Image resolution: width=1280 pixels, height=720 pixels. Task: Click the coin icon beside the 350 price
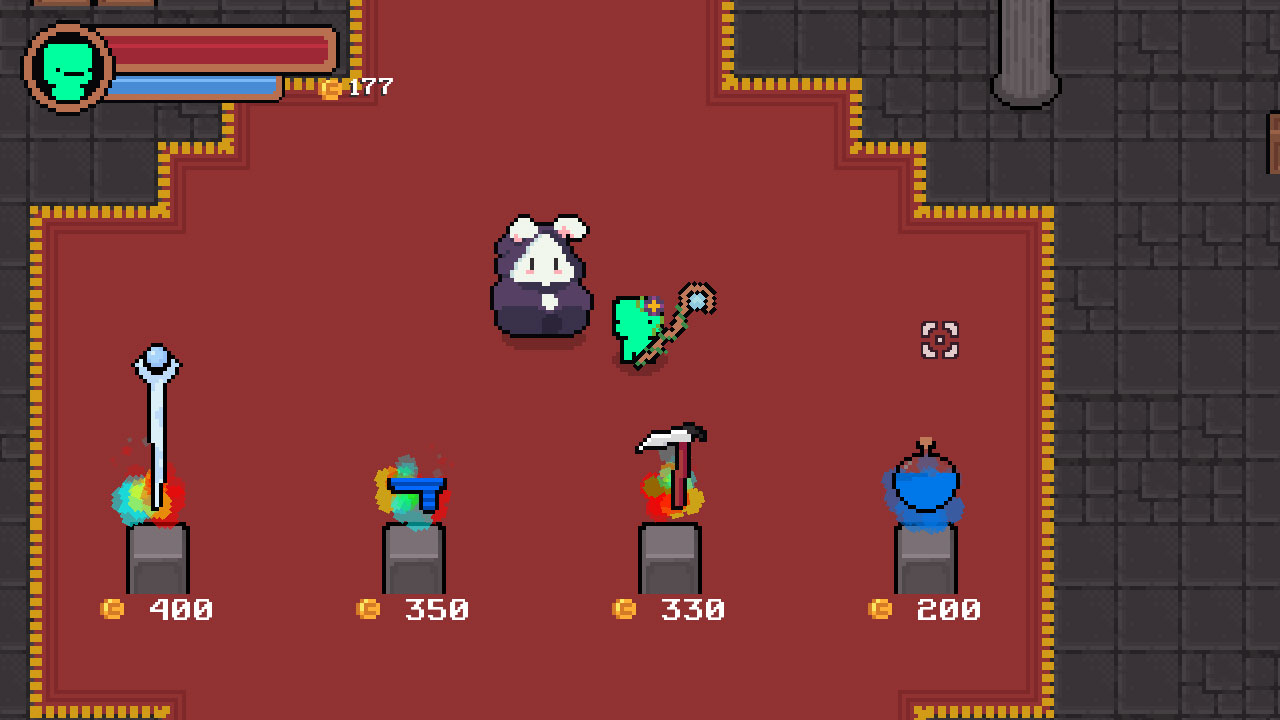click(368, 608)
